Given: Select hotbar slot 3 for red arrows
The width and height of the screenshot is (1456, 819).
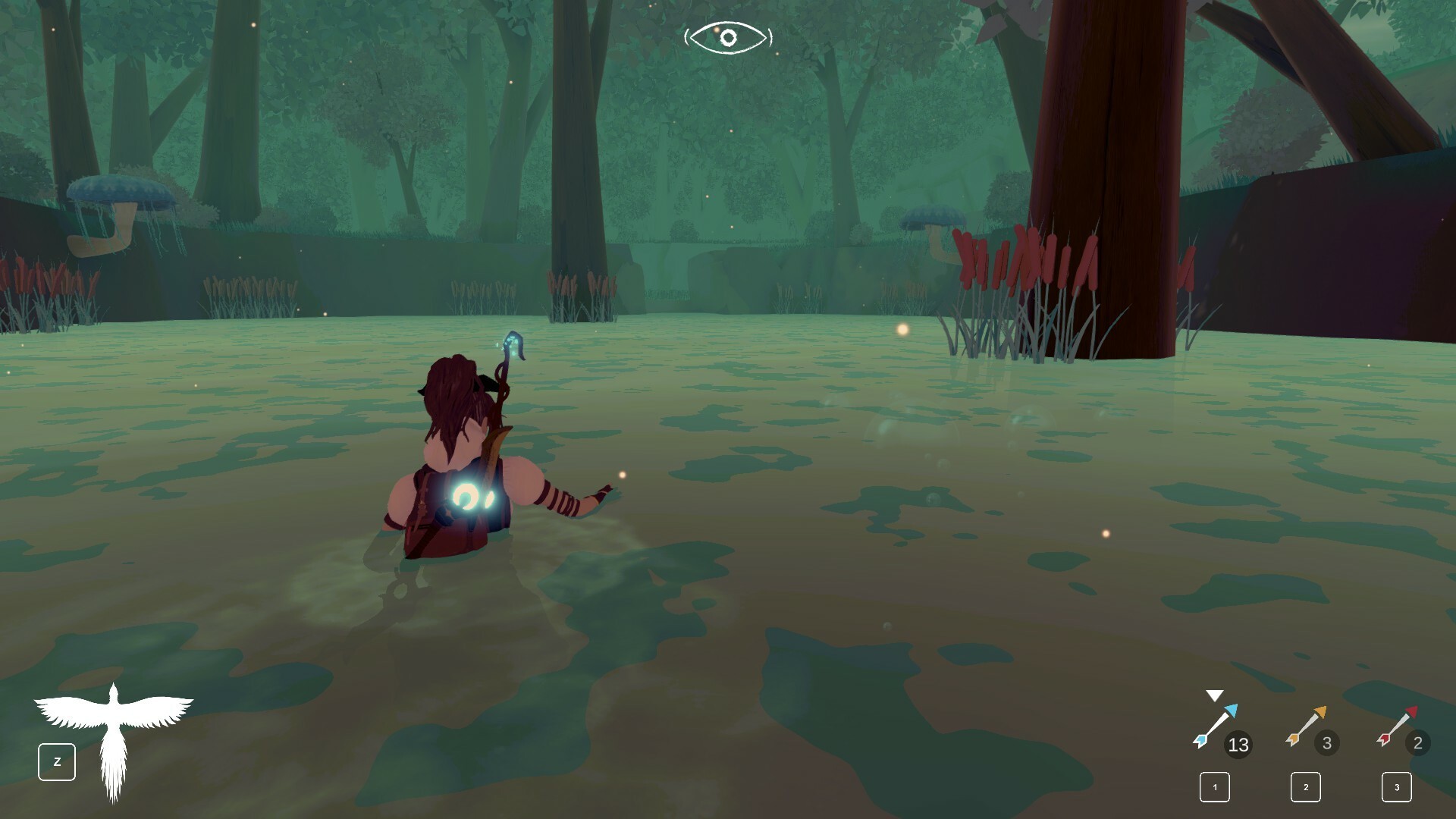Looking at the screenshot, I should click(x=1396, y=788).
